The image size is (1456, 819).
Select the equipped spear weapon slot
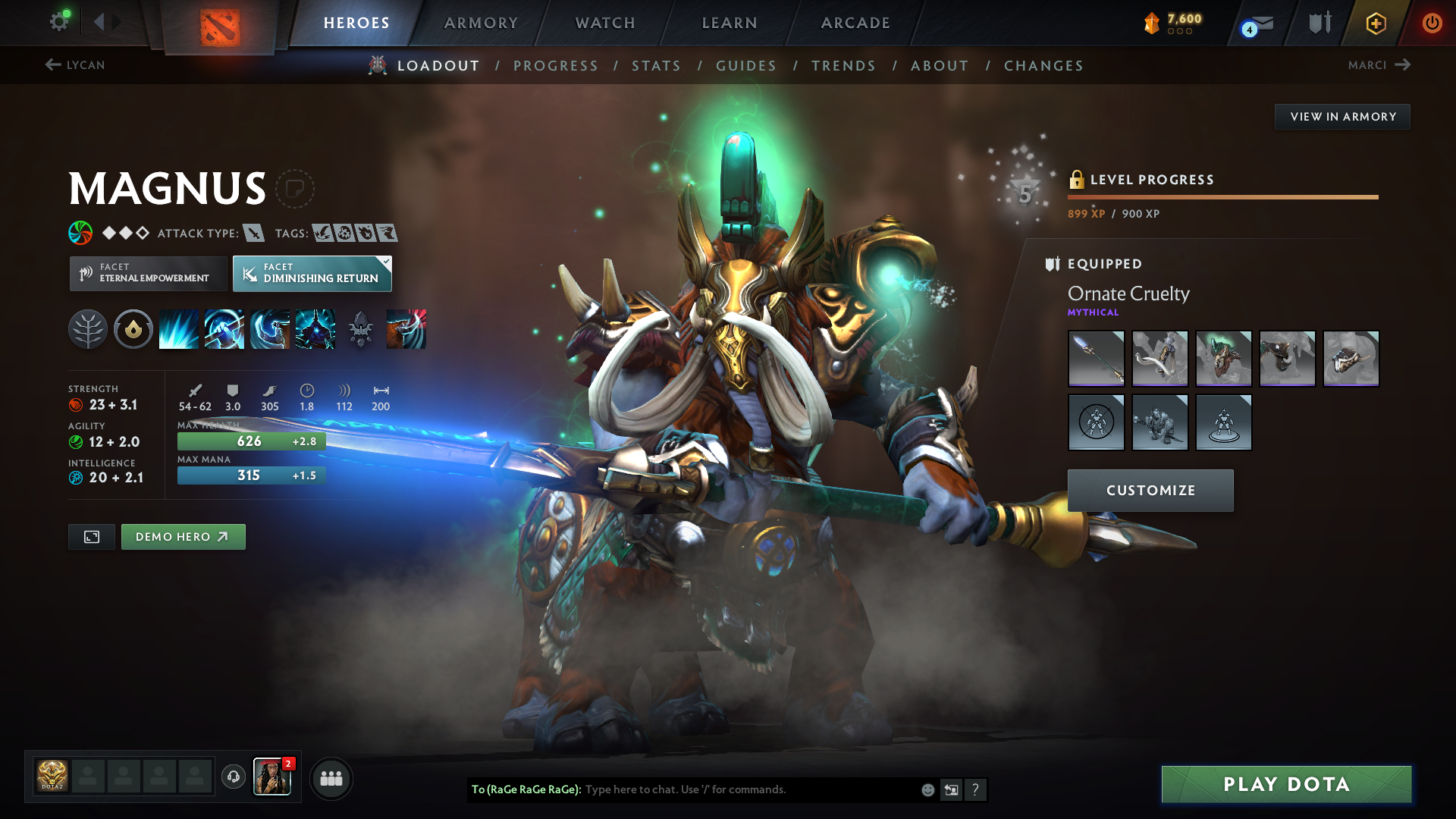(1096, 359)
